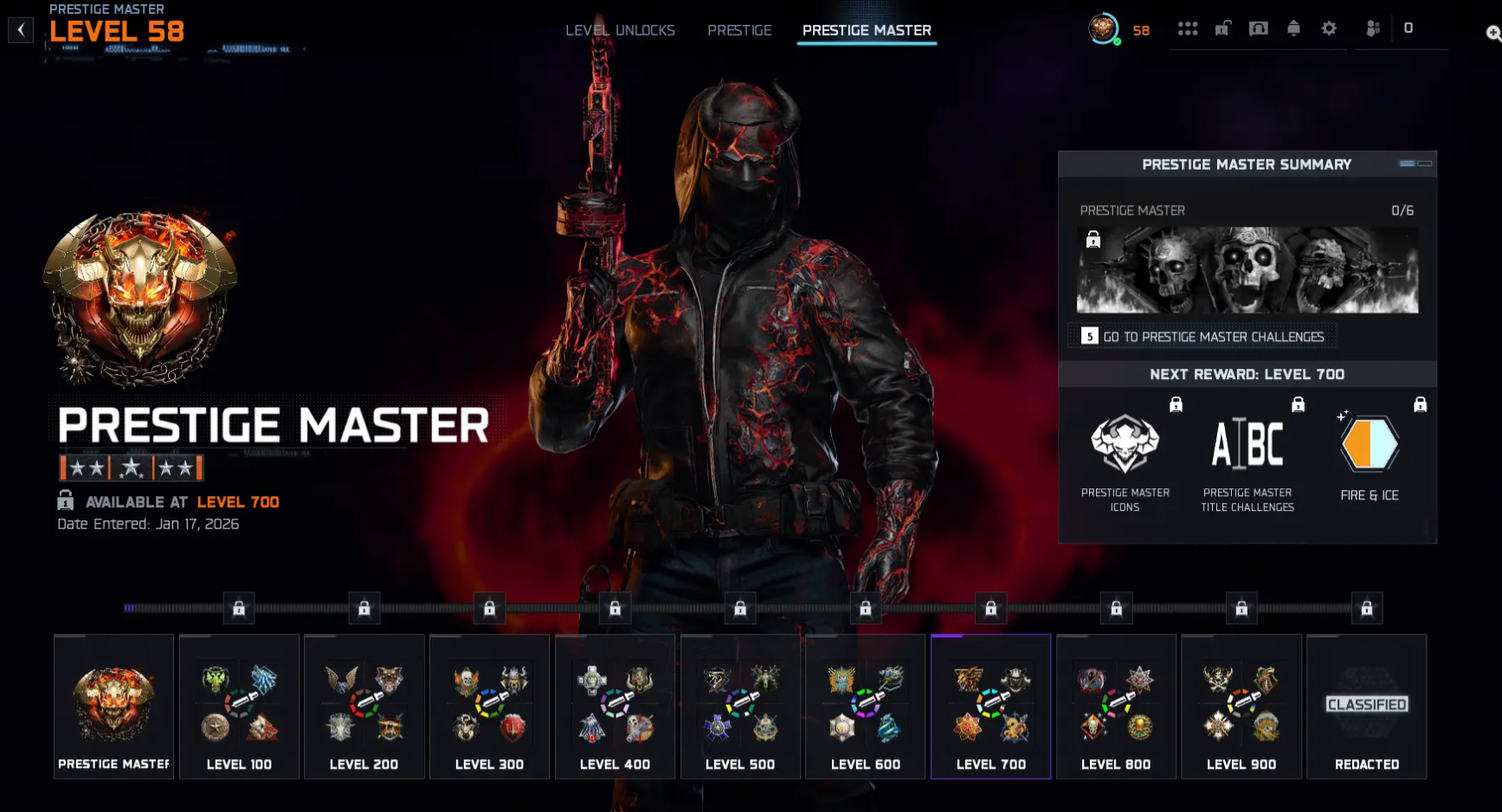Click the purple progress bar on the level track

tap(131, 608)
